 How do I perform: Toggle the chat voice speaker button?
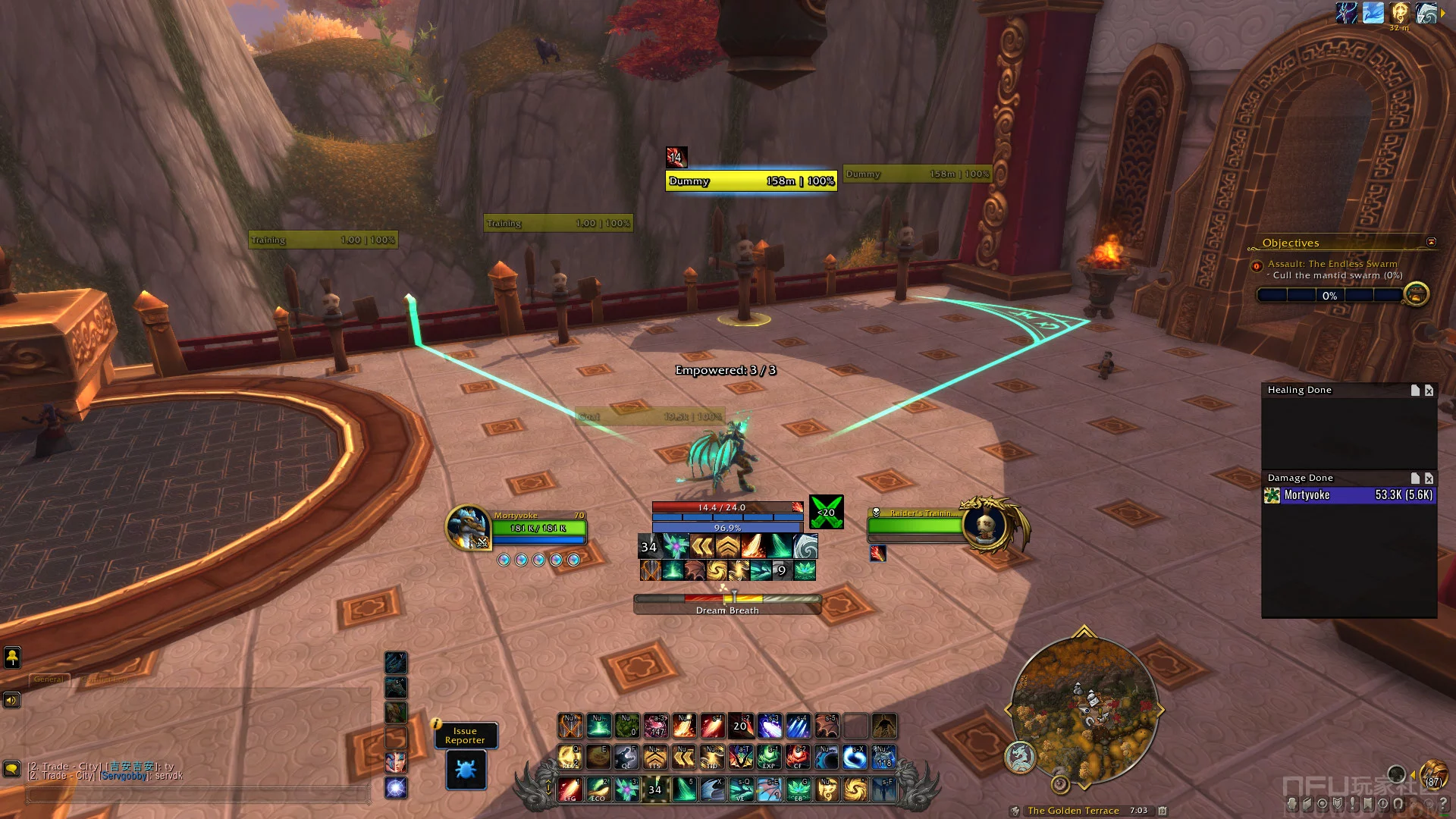pyautogui.click(x=11, y=700)
